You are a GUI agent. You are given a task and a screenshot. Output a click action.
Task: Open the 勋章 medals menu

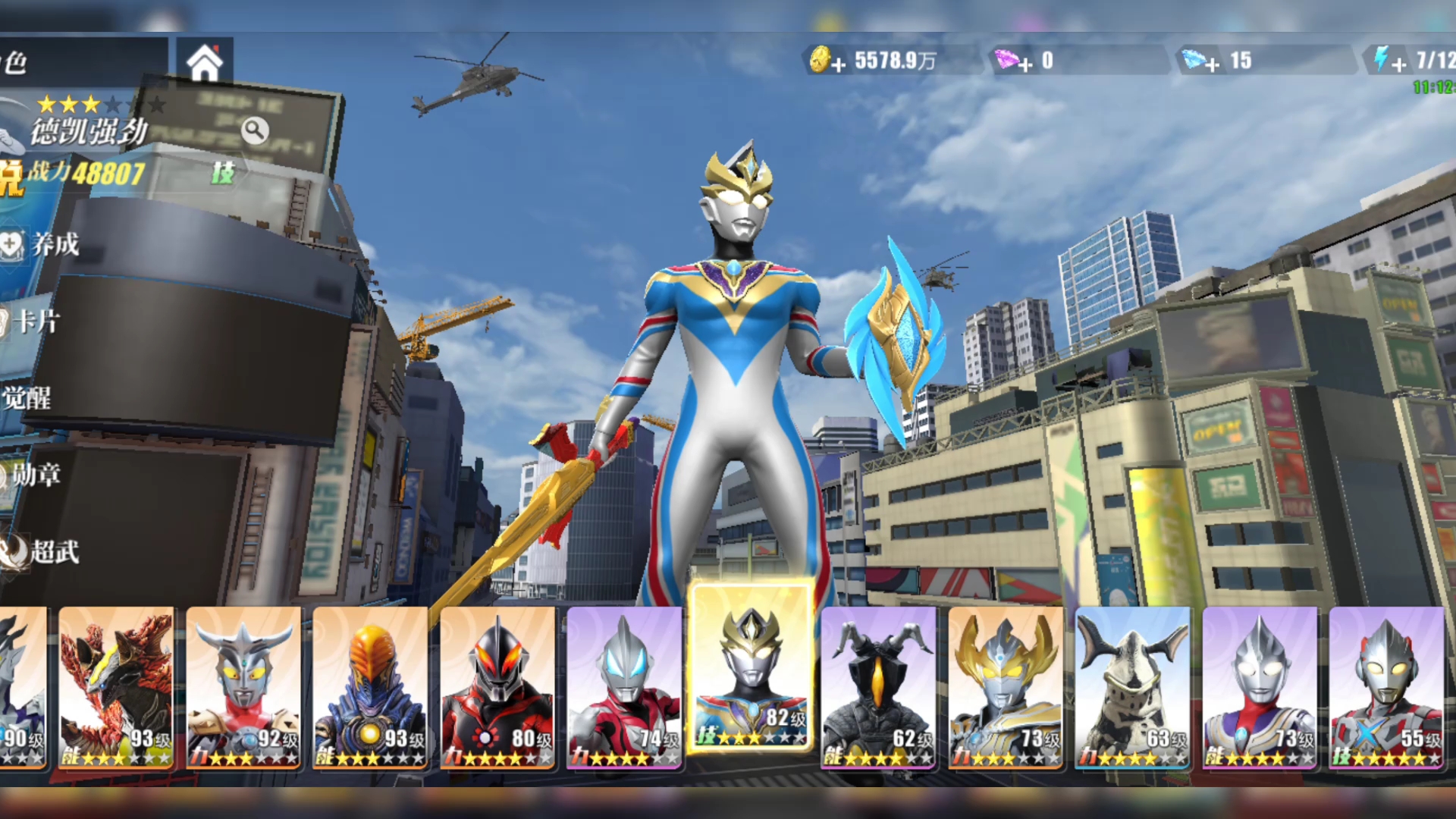34,475
